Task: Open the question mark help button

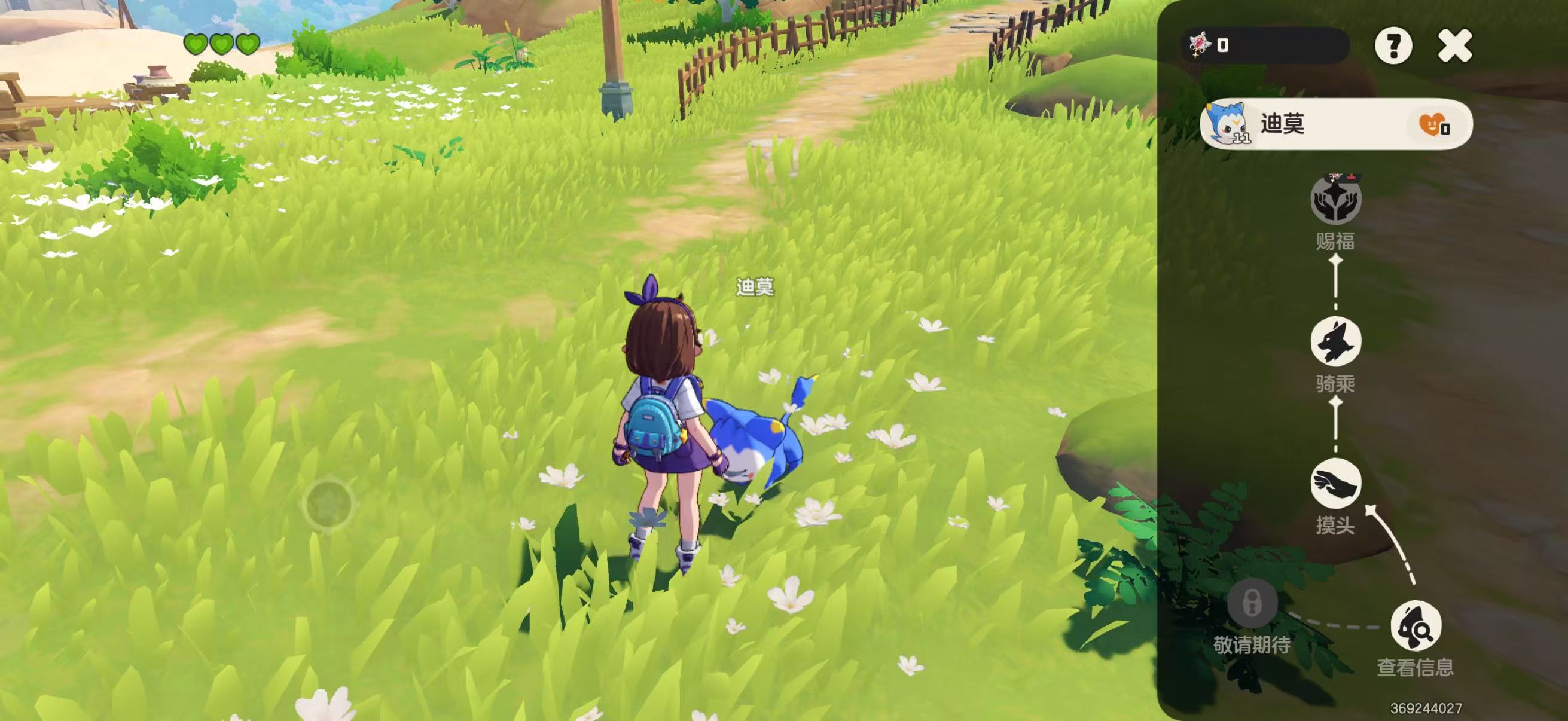Action: 1393,46
